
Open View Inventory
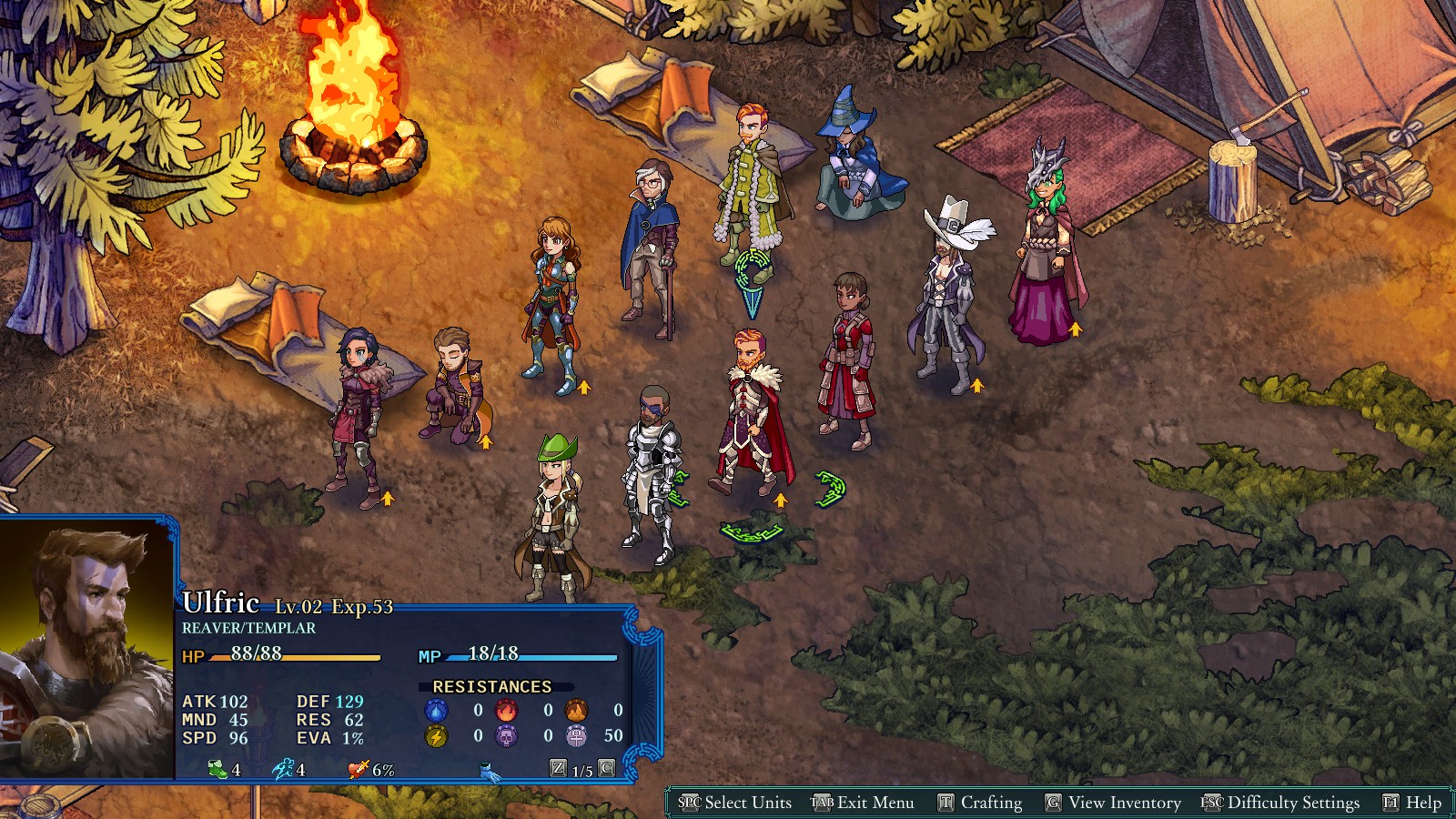click(x=1114, y=803)
